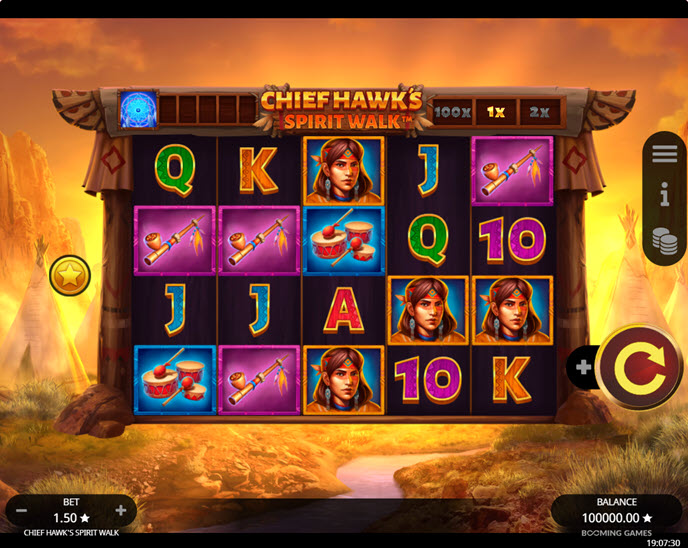Click the gold star coin button
688x548 pixels.
[70, 275]
